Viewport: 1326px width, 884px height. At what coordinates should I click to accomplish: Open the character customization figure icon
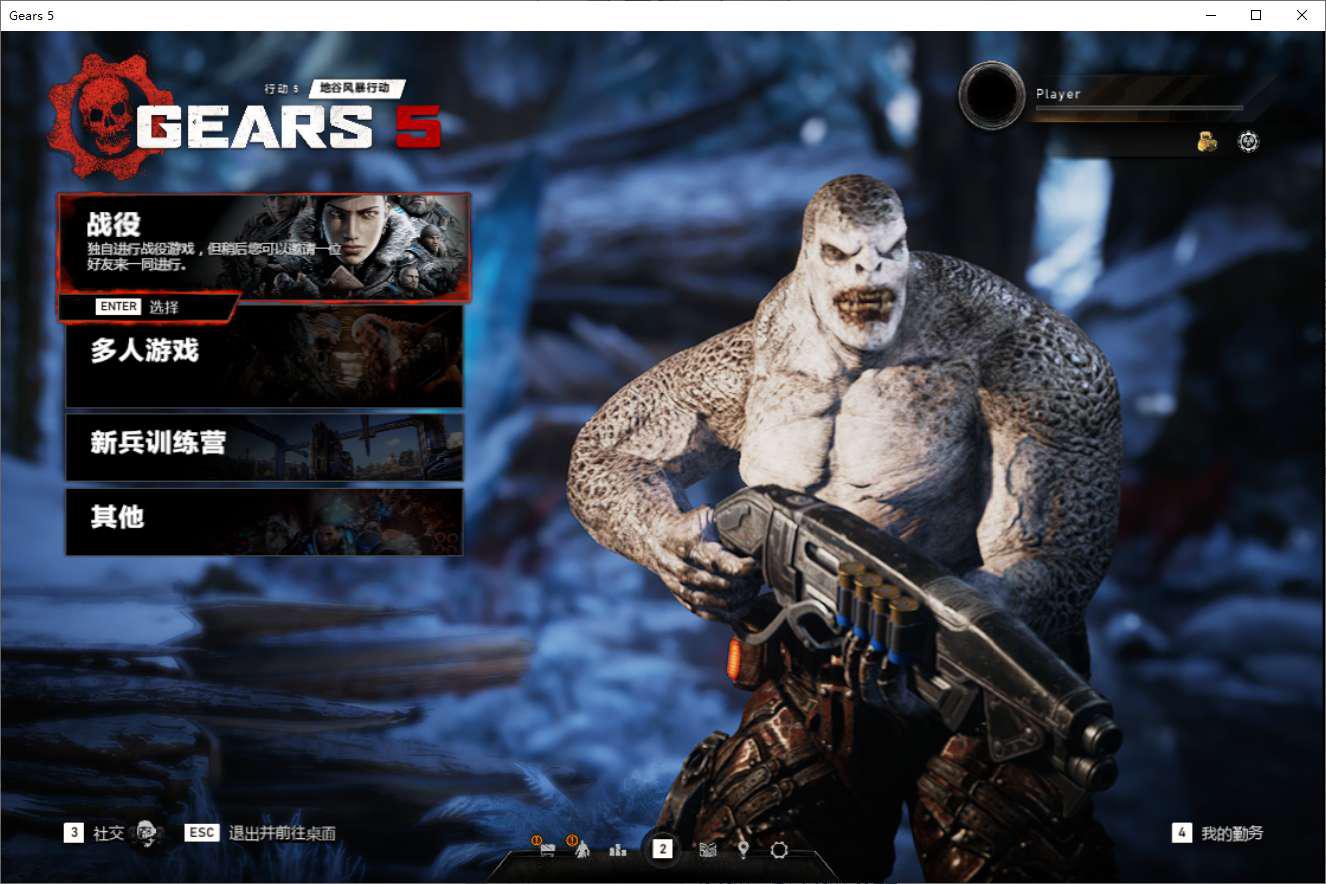tap(582, 850)
